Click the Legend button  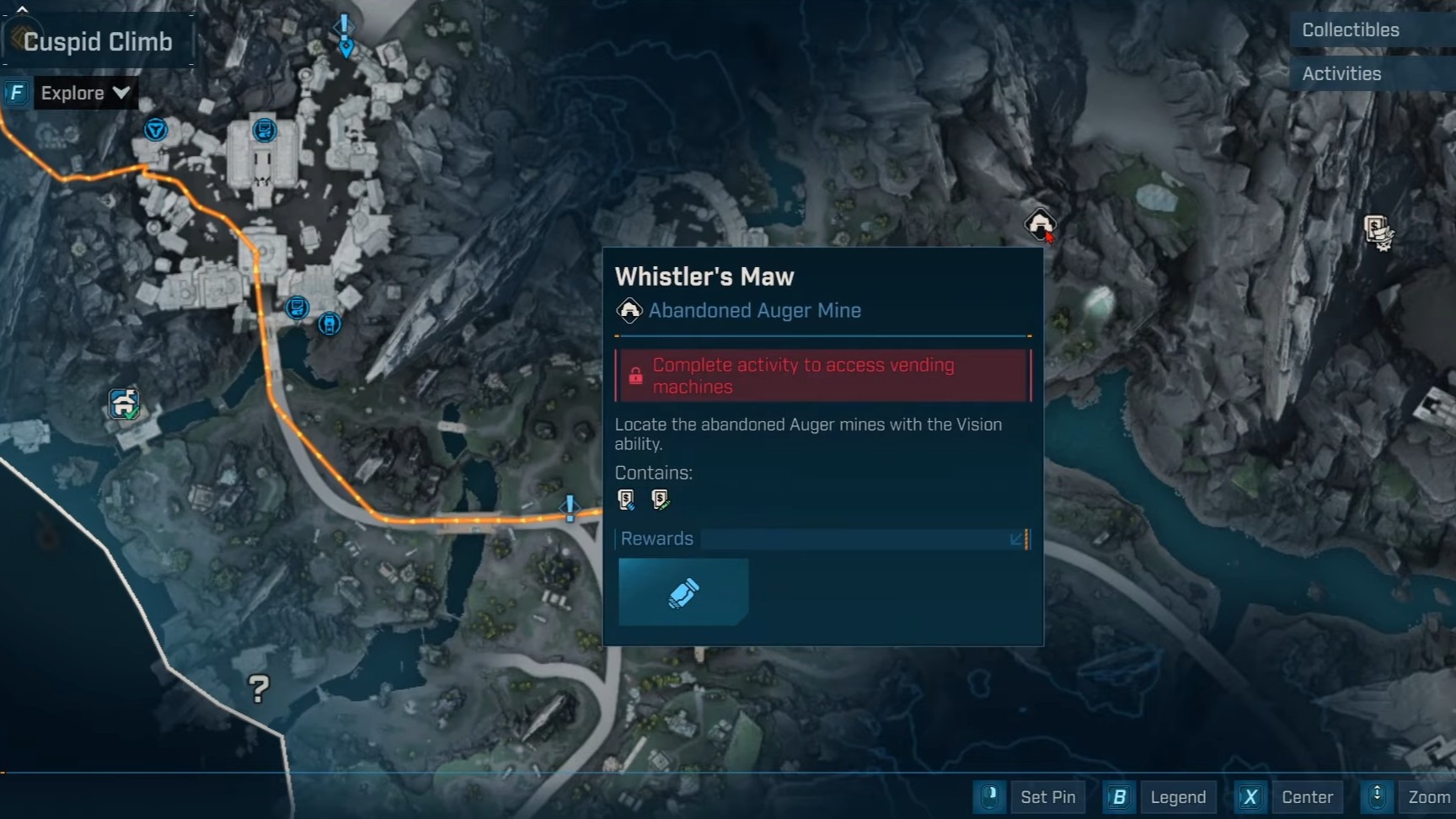(1162, 797)
